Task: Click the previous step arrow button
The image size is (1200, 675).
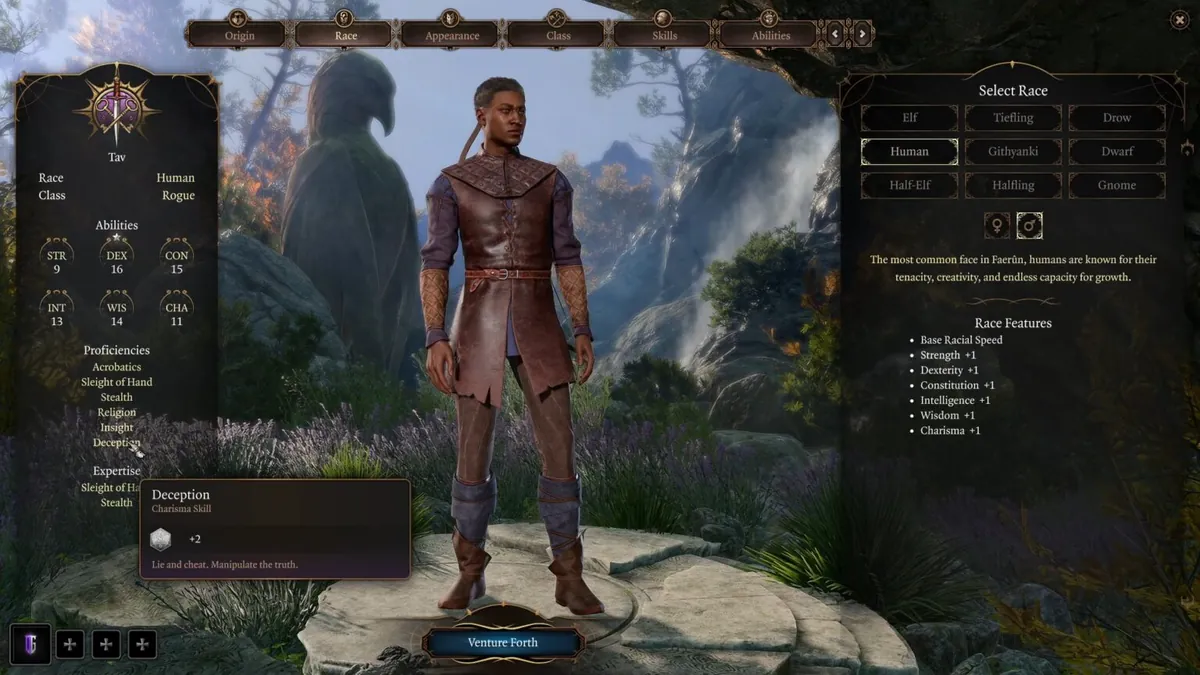Action: (x=837, y=34)
